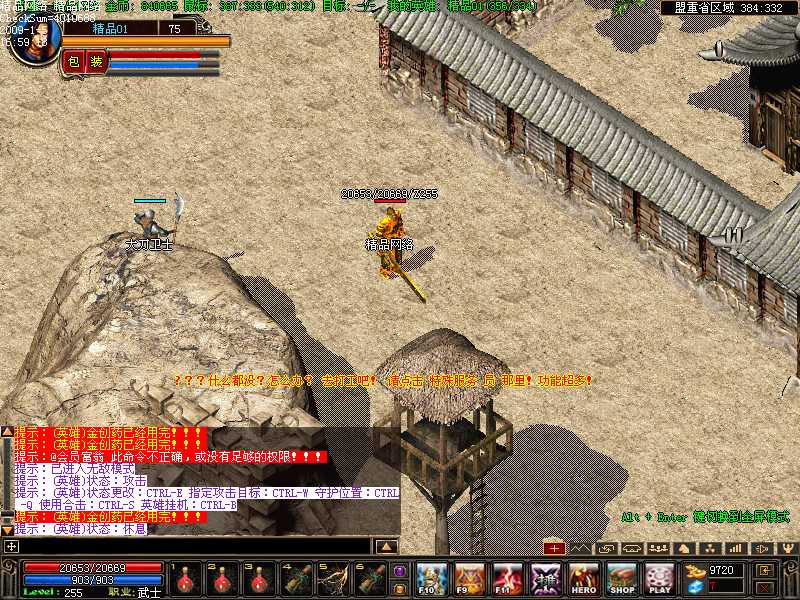Click the PLAY film reel button

tap(659, 578)
